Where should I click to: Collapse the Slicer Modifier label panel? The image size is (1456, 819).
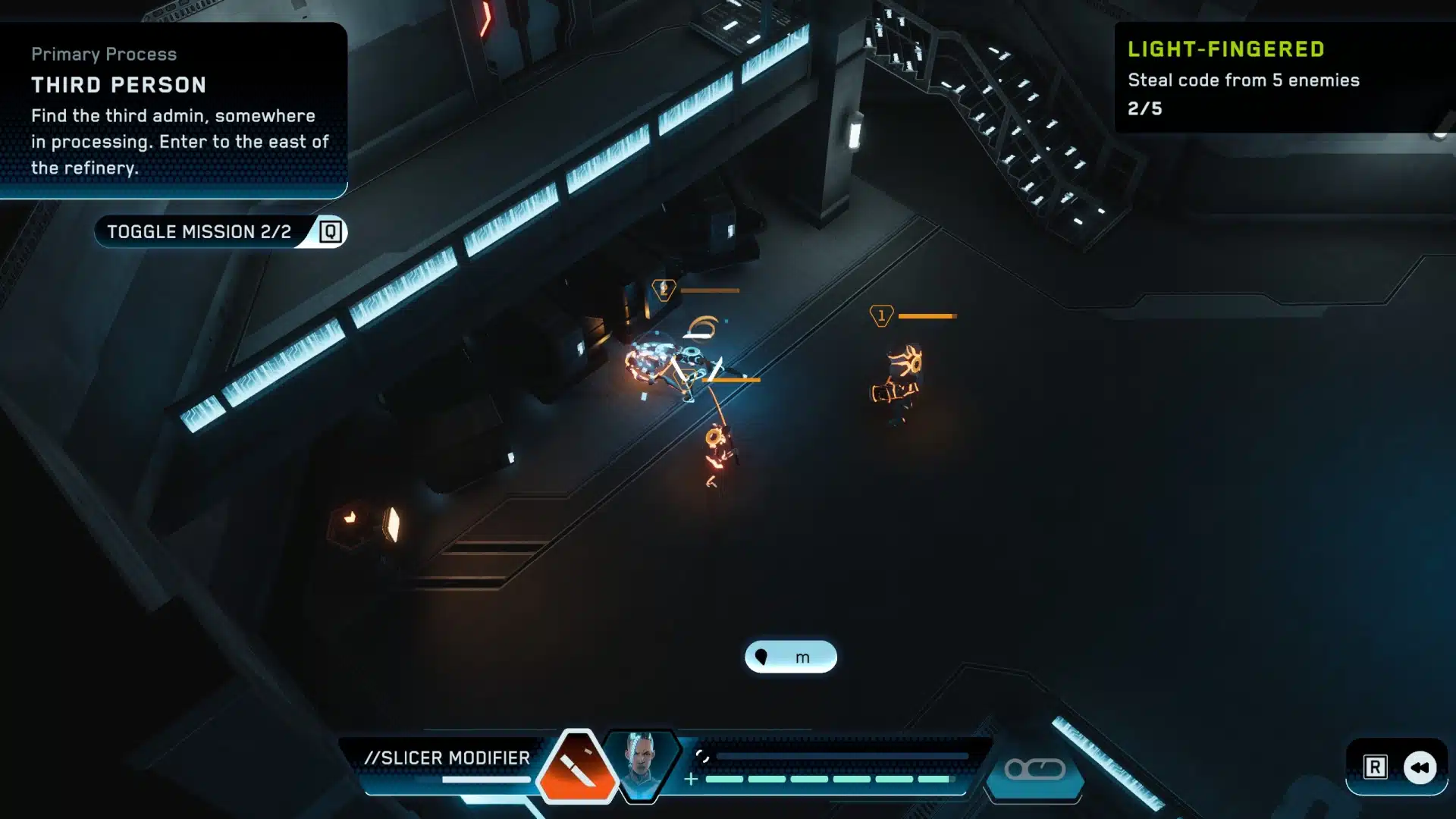coord(449,757)
